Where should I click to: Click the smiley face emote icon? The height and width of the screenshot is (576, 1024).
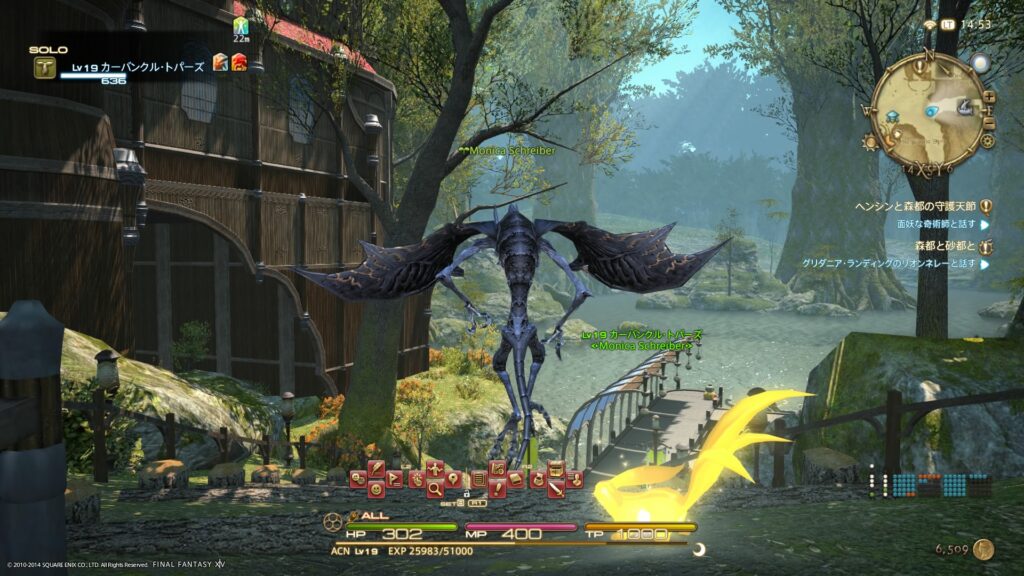[x=376, y=489]
